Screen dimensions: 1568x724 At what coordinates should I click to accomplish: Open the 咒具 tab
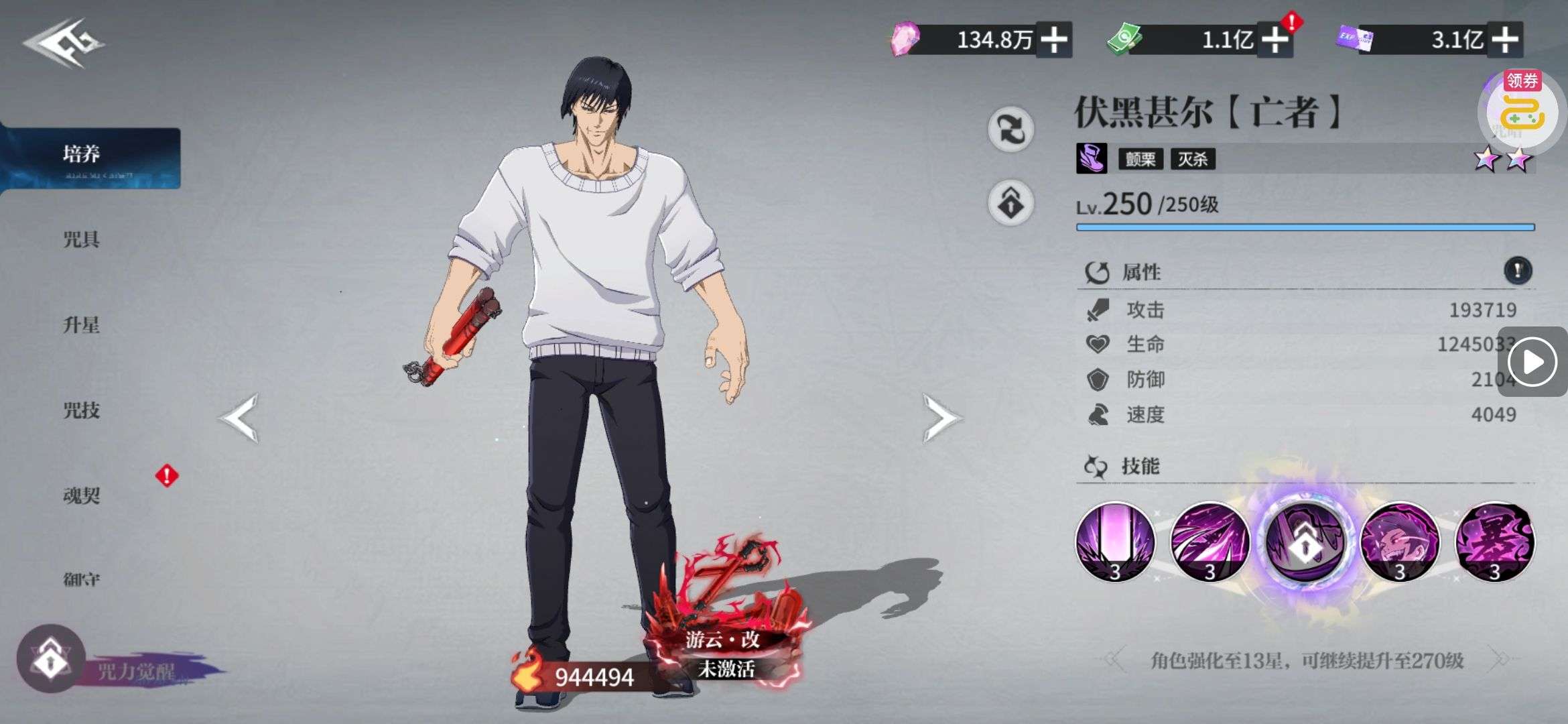point(82,239)
